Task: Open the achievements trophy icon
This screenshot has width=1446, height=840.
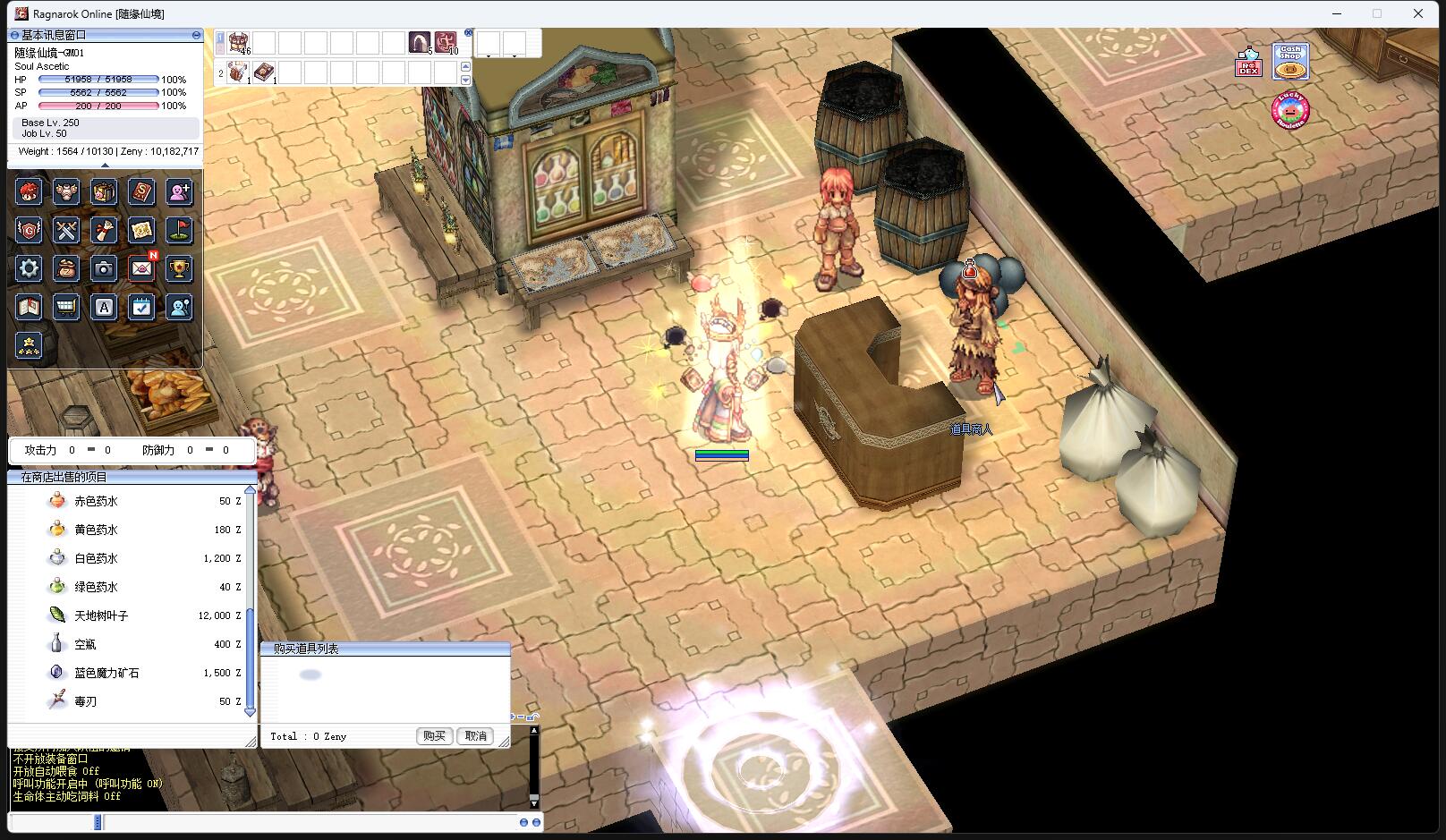Action: 180,268
